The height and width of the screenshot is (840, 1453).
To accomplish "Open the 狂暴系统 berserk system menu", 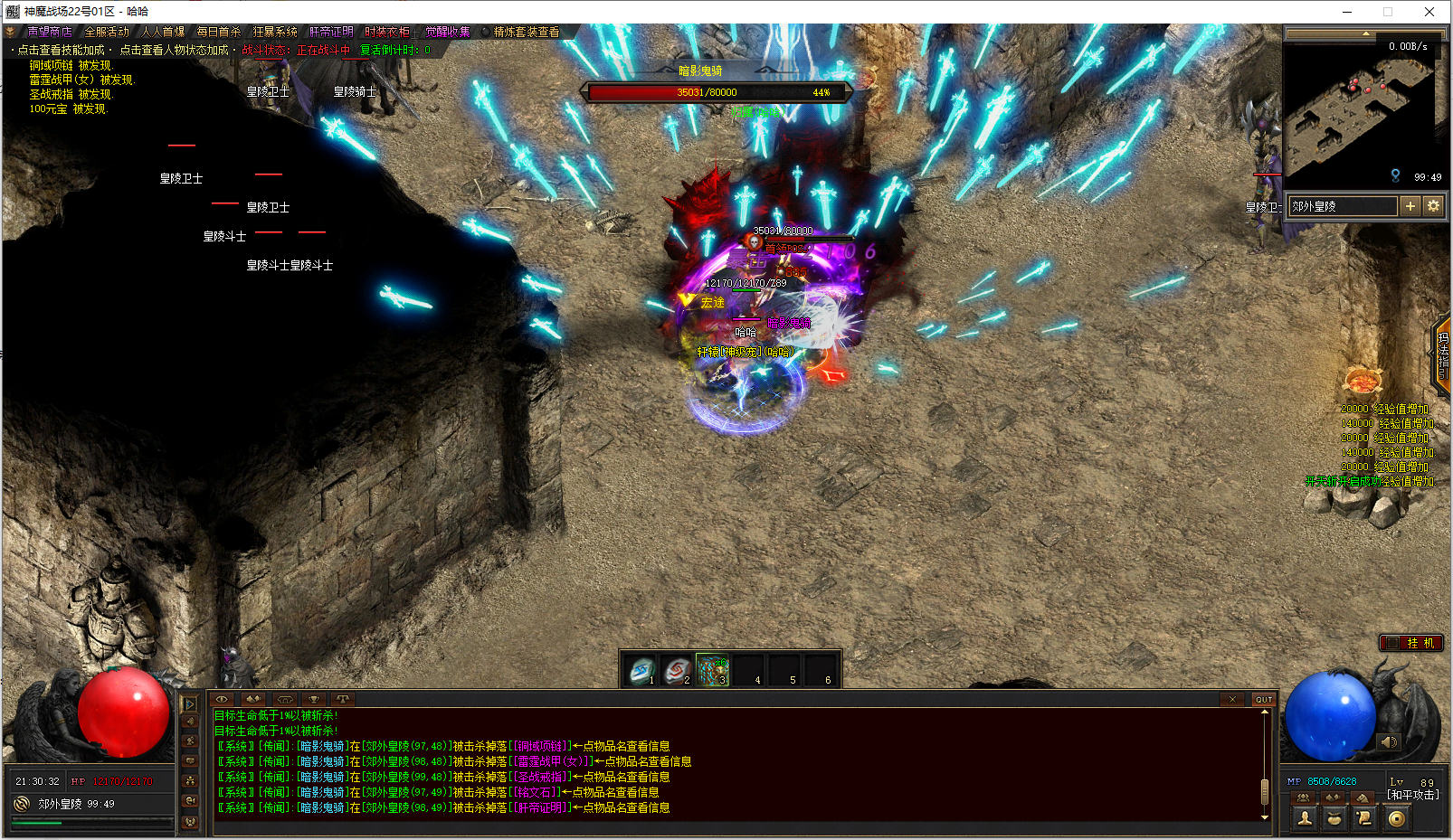I will pyautogui.click(x=275, y=32).
